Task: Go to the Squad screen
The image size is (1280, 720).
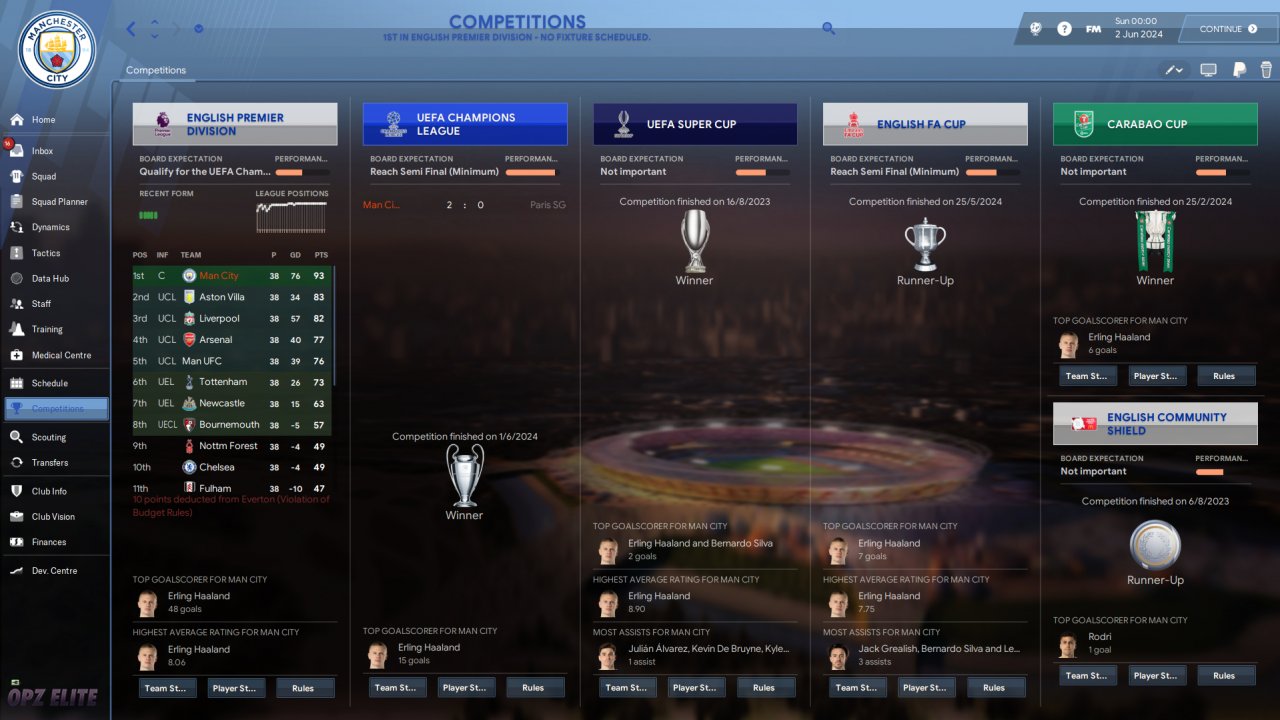Action: click(43, 177)
